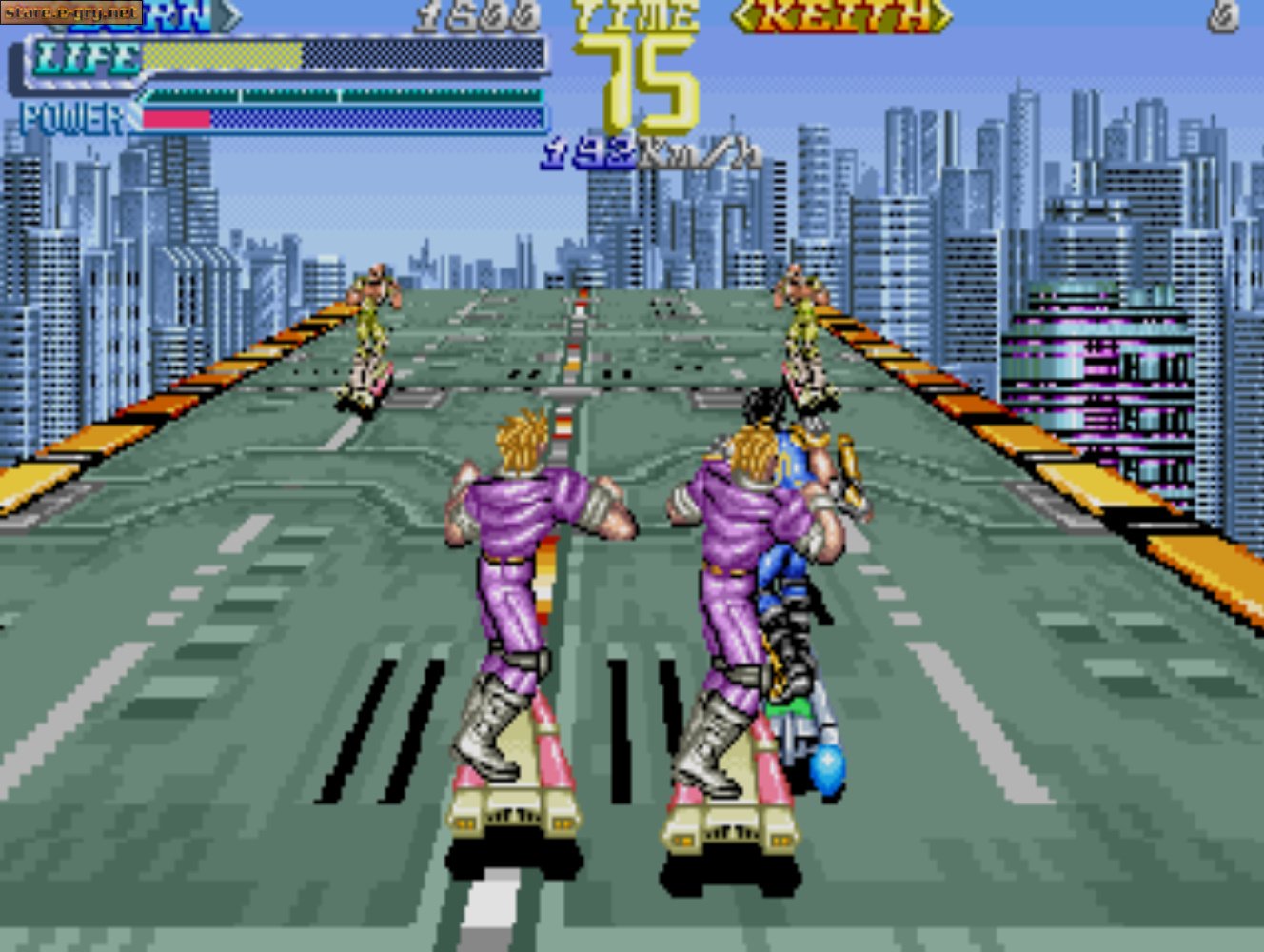This screenshot has height=952, width=1264.
Task: Click the arrow bracket beside BURN
Action: (228, 13)
